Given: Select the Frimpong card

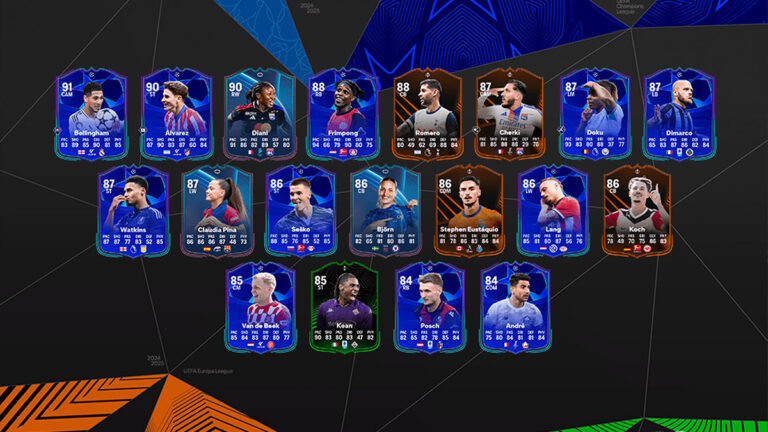Looking at the screenshot, I should [344, 114].
